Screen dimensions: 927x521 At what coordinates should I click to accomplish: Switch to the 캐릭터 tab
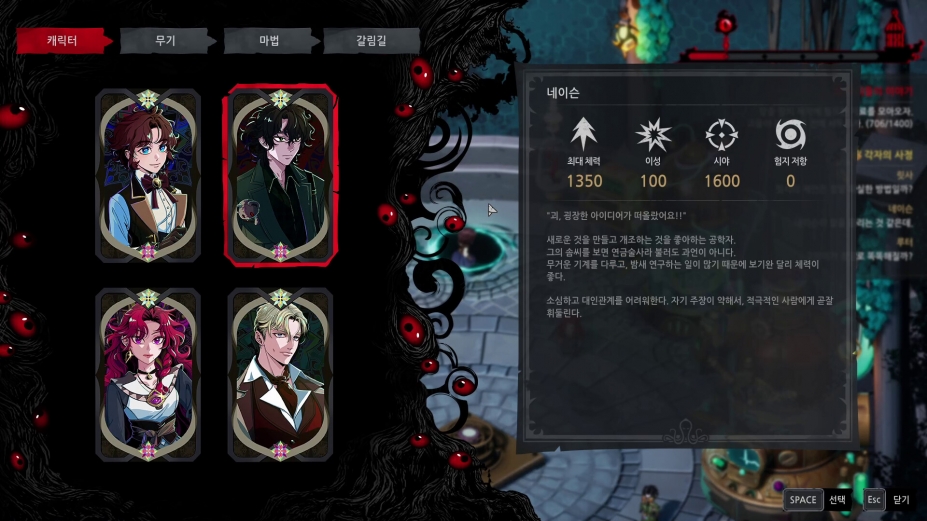coord(62,41)
